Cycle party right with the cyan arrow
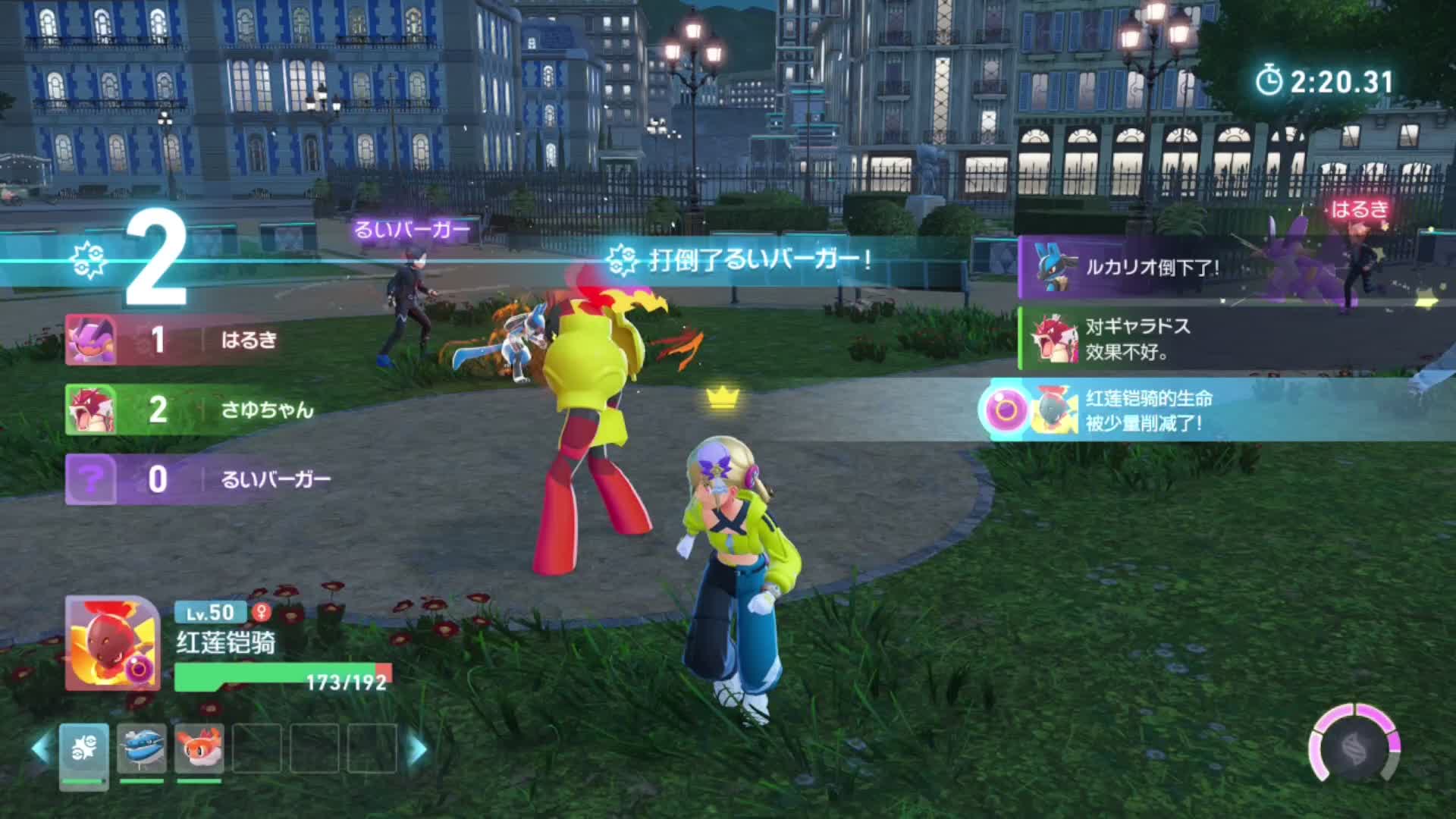Screen dimensions: 1456x819 [416, 749]
